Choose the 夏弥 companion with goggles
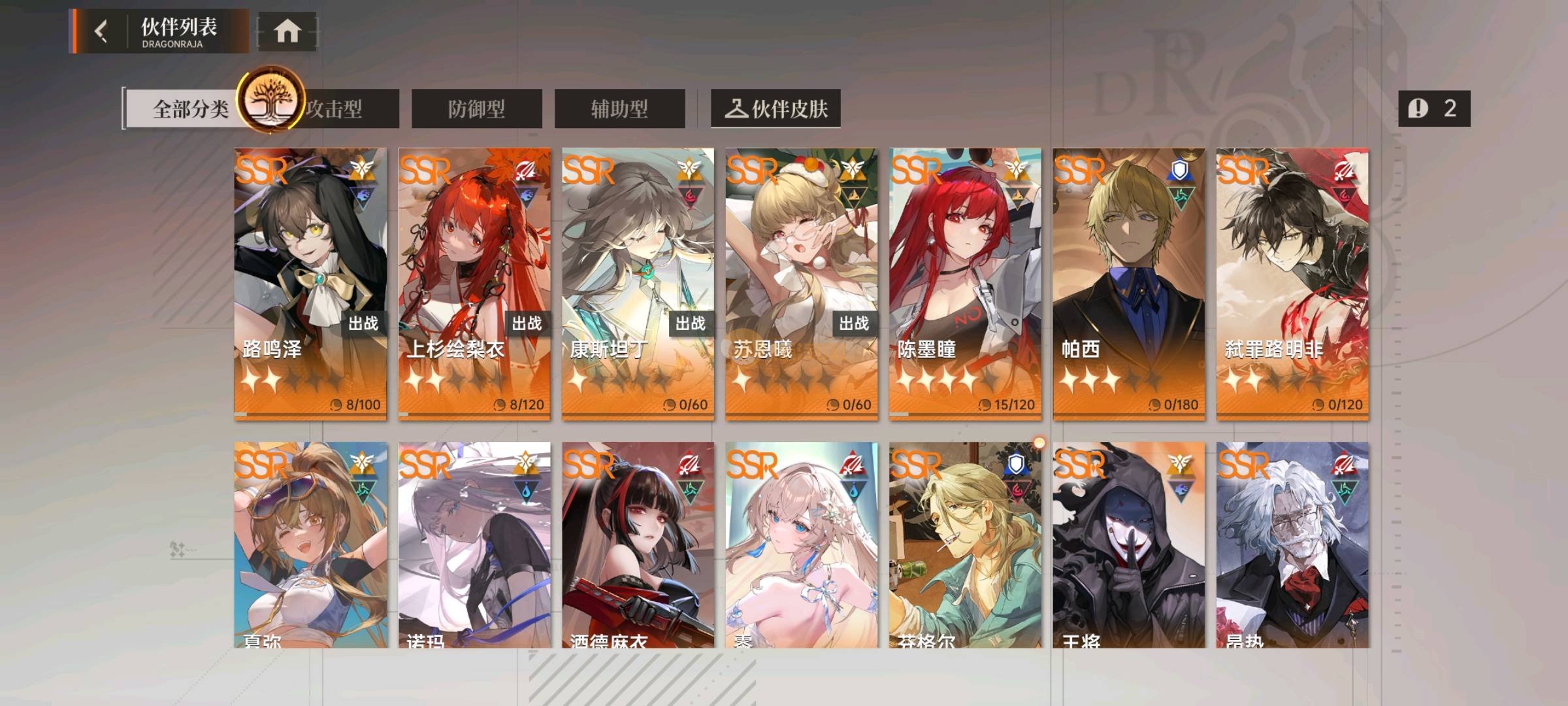Screen dimensions: 1568x706 [310, 546]
